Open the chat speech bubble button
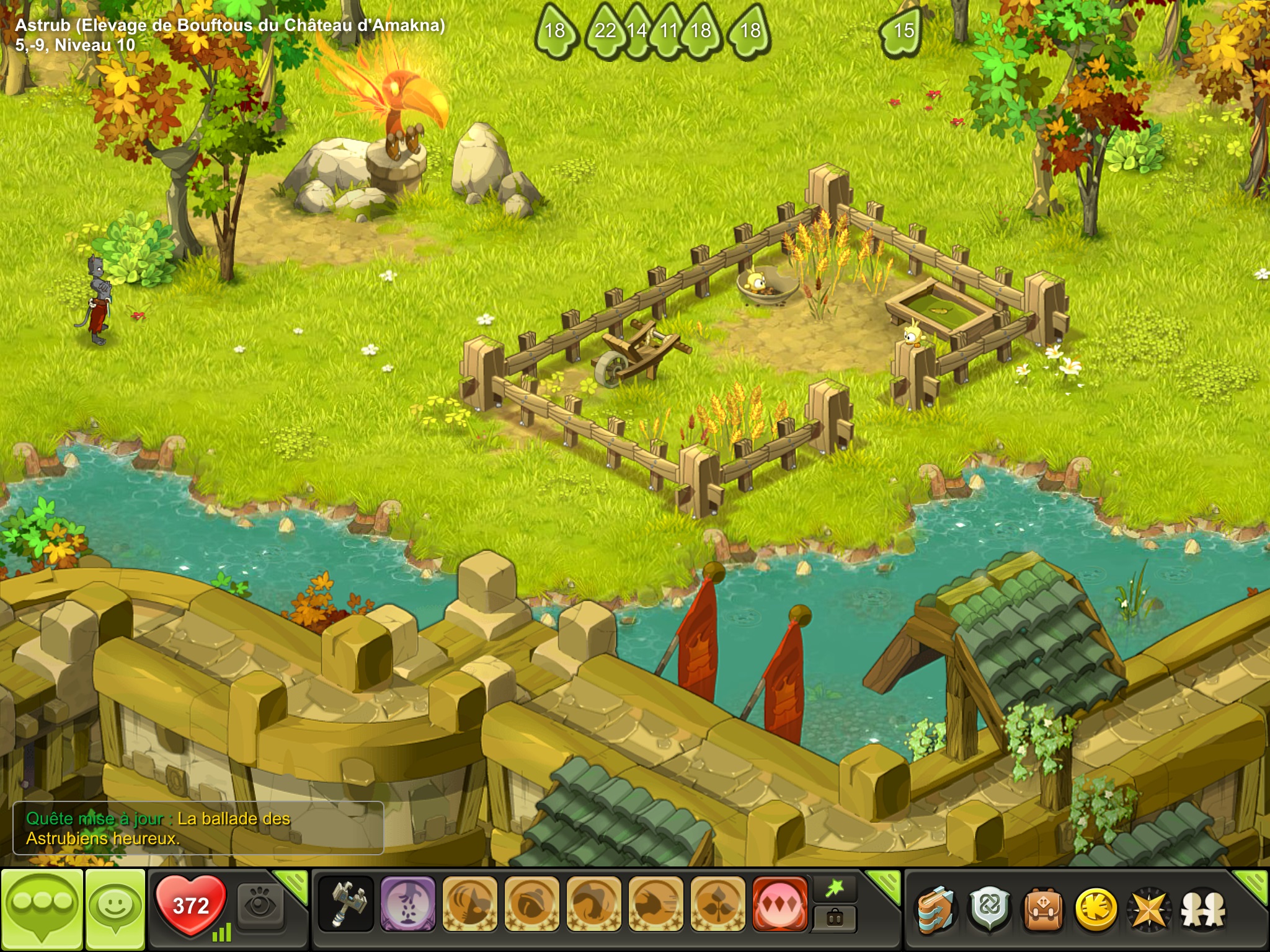The image size is (1270, 952). click(42, 909)
